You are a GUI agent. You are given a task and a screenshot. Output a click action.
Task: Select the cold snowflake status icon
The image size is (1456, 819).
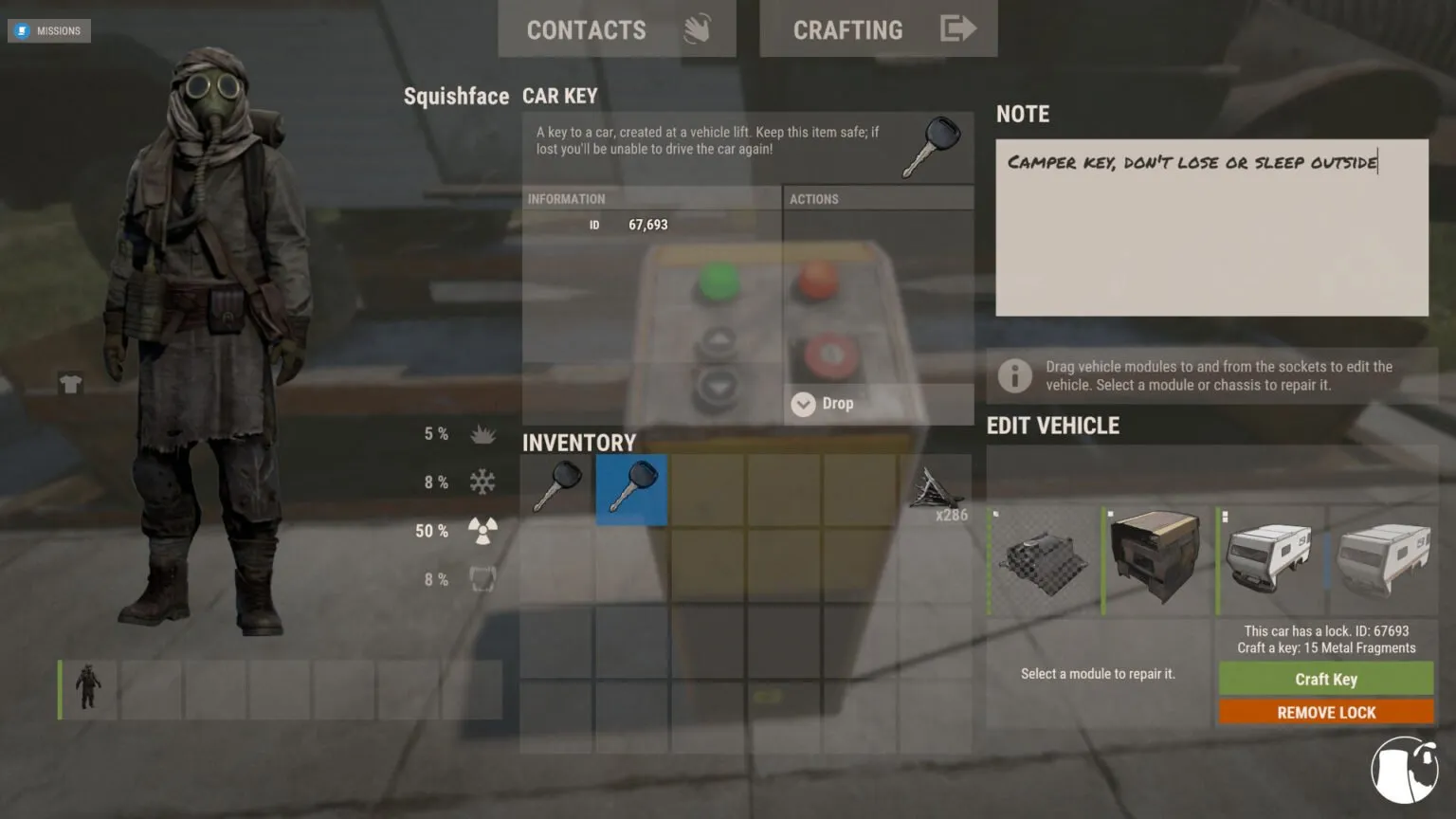(482, 482)
